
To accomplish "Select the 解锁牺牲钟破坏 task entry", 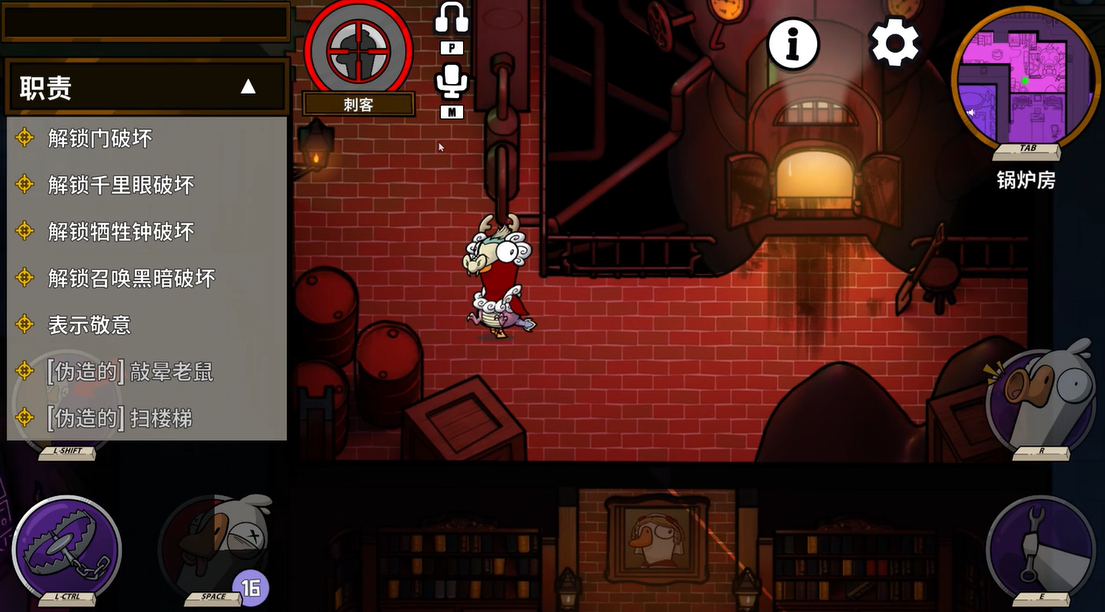I will [x=120, y=231].
